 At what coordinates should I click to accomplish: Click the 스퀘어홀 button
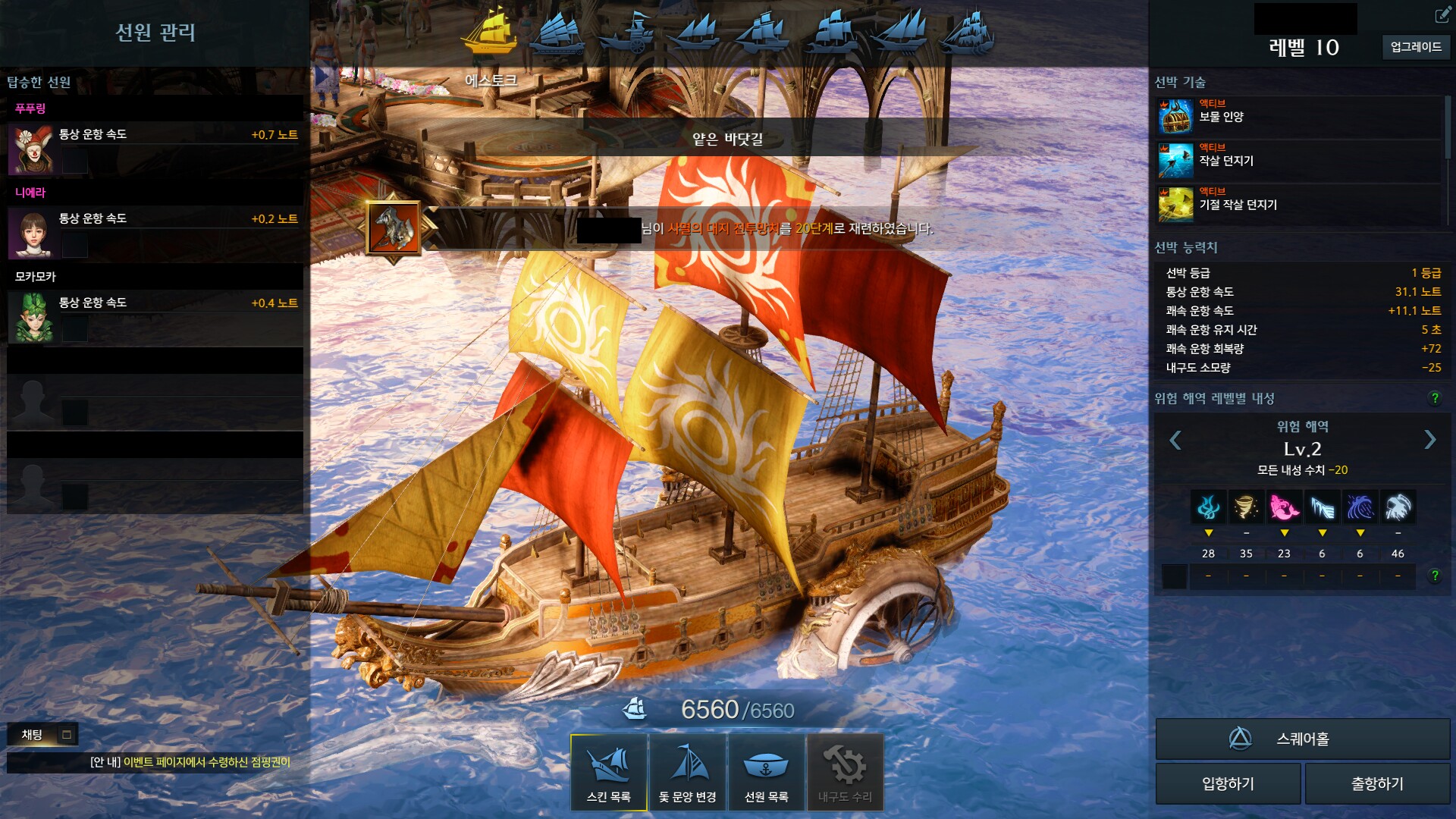coord(1302,739)
